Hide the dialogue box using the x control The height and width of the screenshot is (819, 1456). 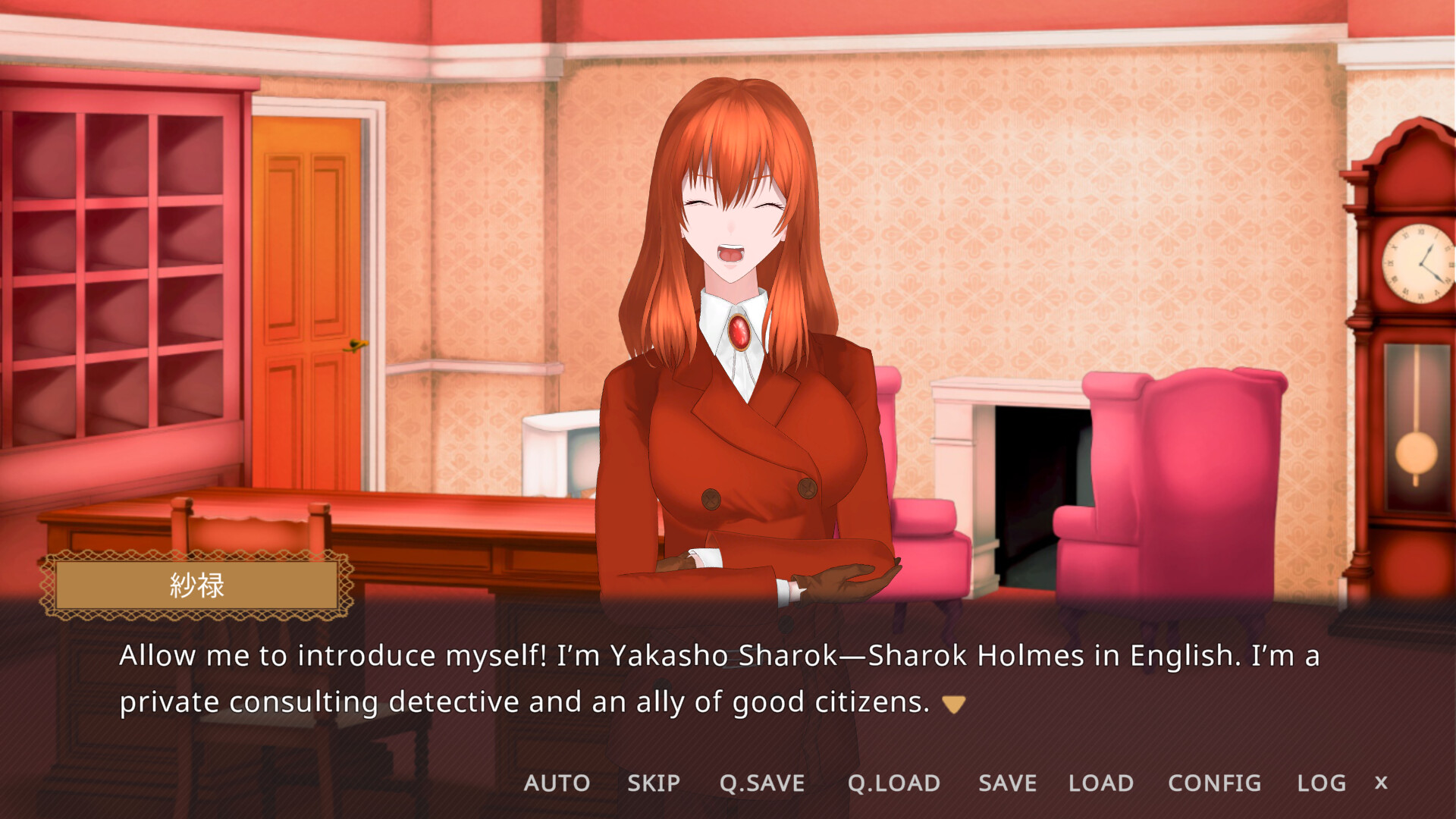coord(1382,783)
